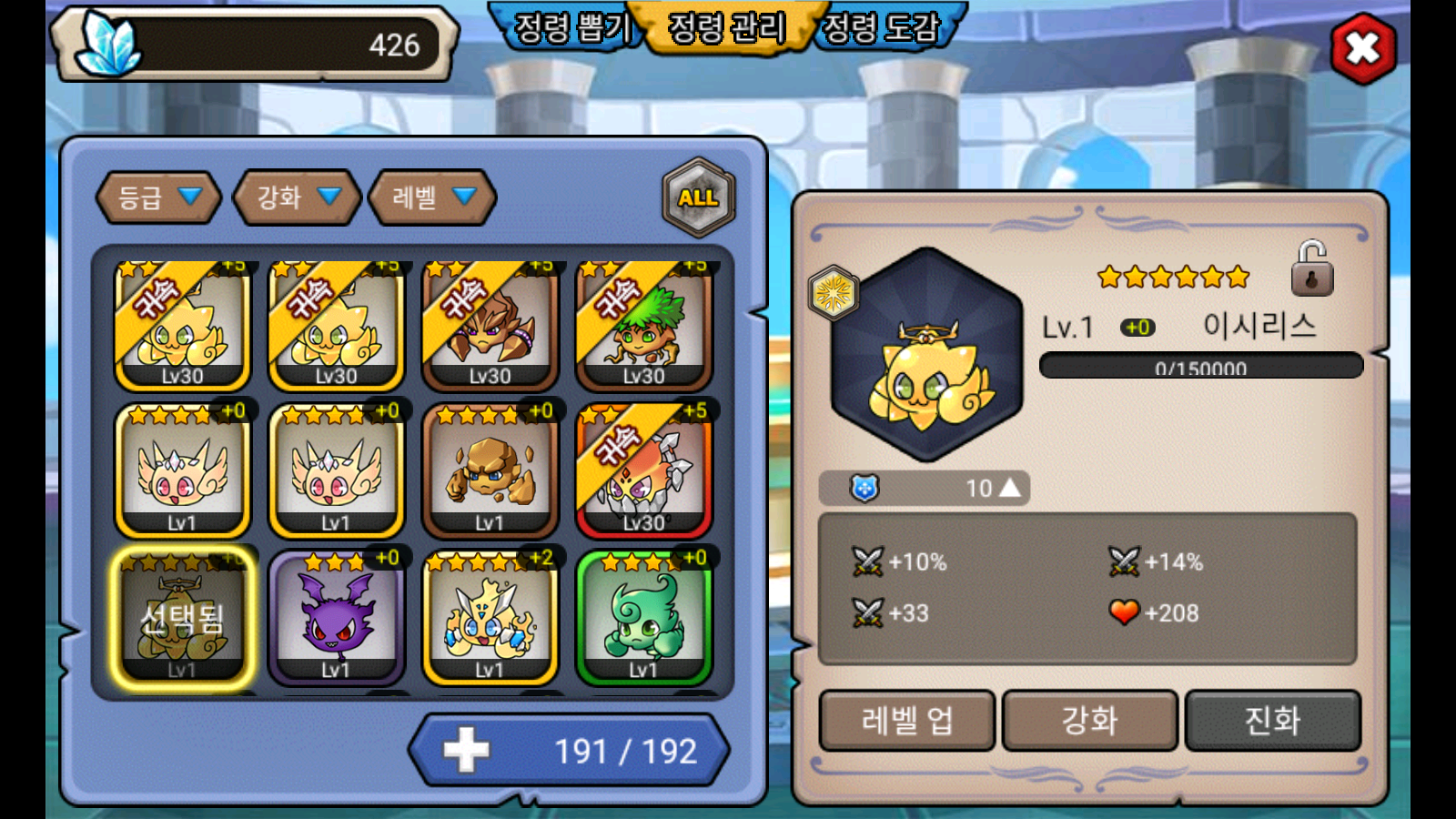Click the 강화 enhance button
1456x819 pixels.
tap(1089, 721)
